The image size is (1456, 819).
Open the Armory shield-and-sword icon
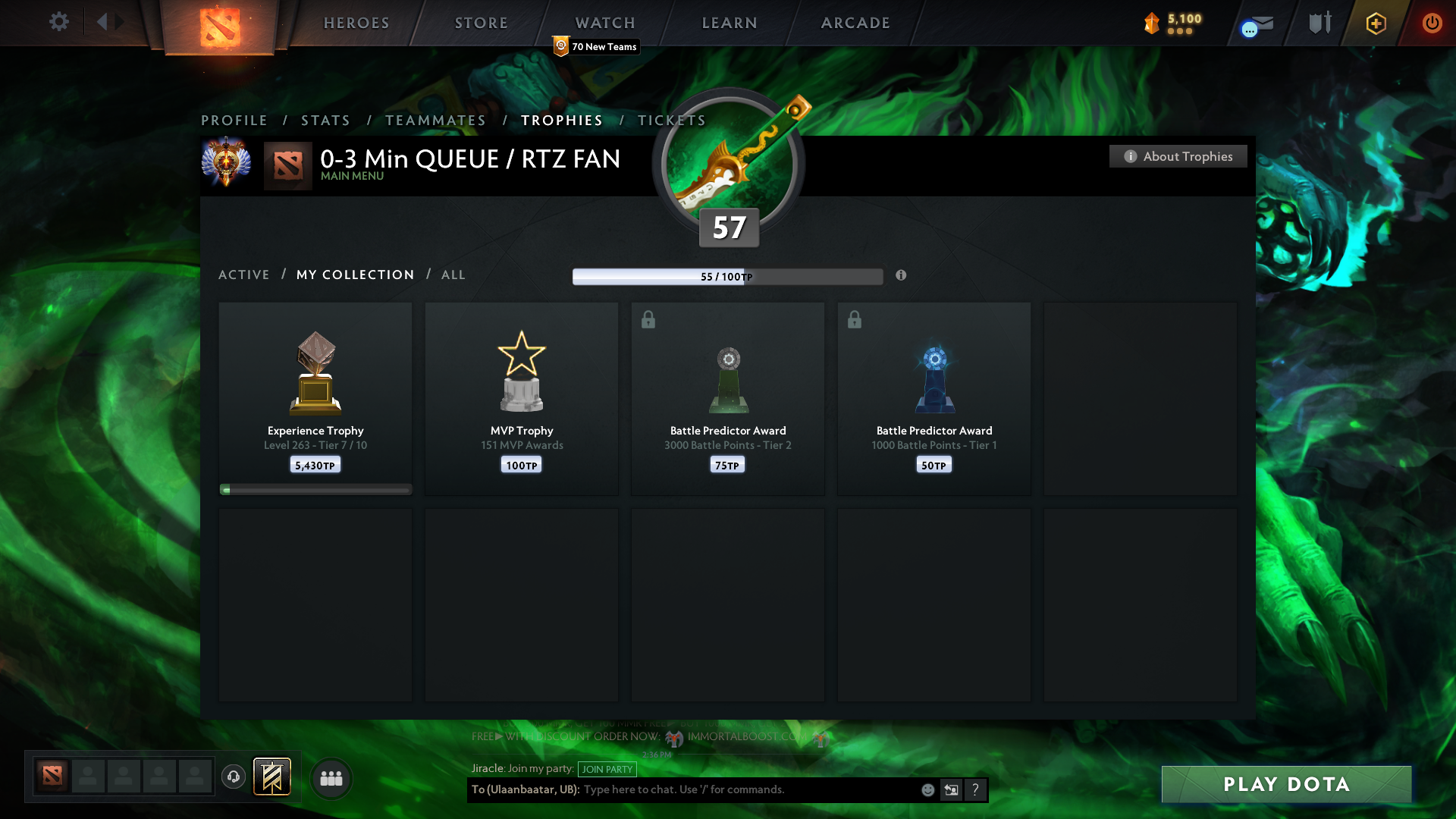pos(1319,23)
